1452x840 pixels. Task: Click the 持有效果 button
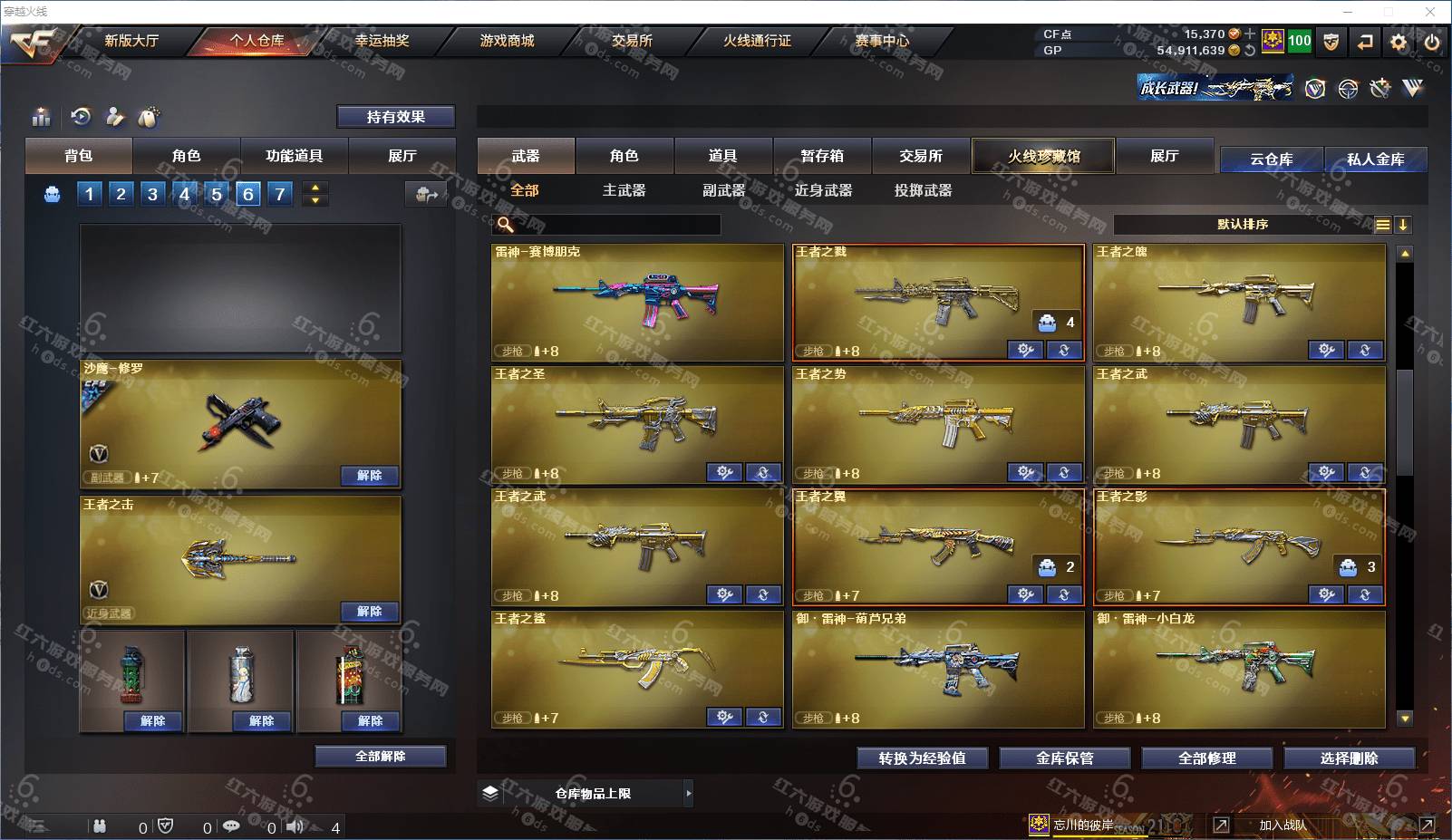pos(396,117)
